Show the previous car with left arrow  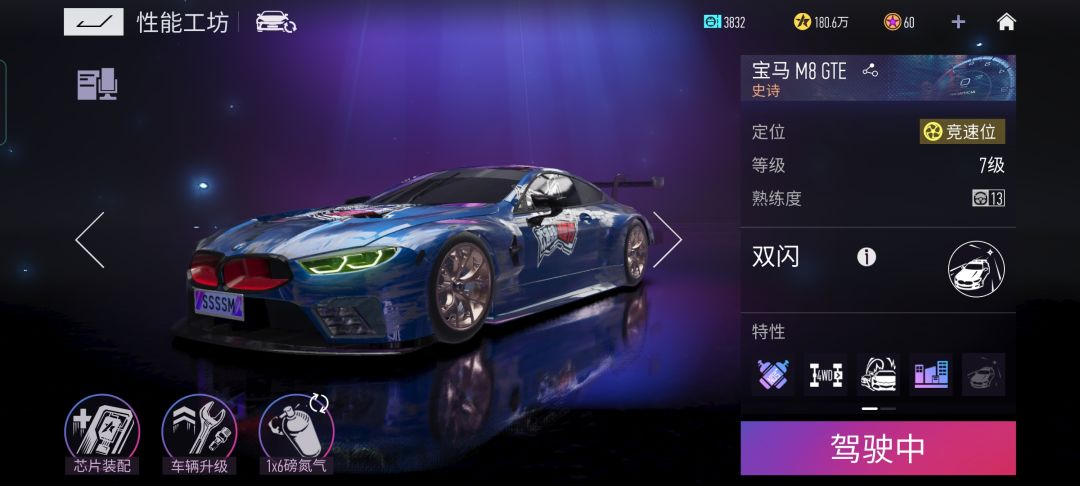pyautogui.click(x=90, y=240)
